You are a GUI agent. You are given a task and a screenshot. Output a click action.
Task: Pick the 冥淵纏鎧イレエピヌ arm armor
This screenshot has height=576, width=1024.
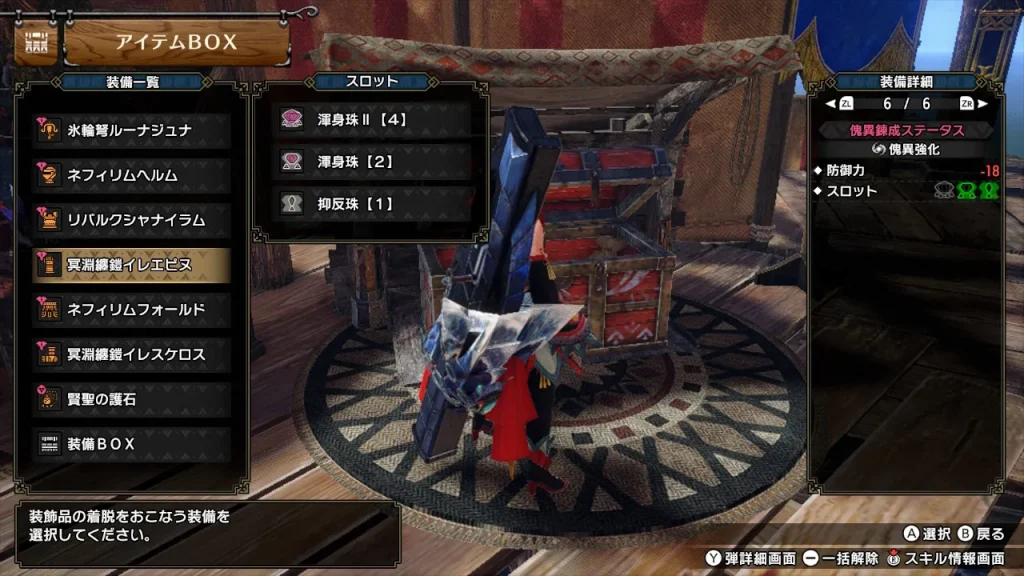(x=132, y=265)
